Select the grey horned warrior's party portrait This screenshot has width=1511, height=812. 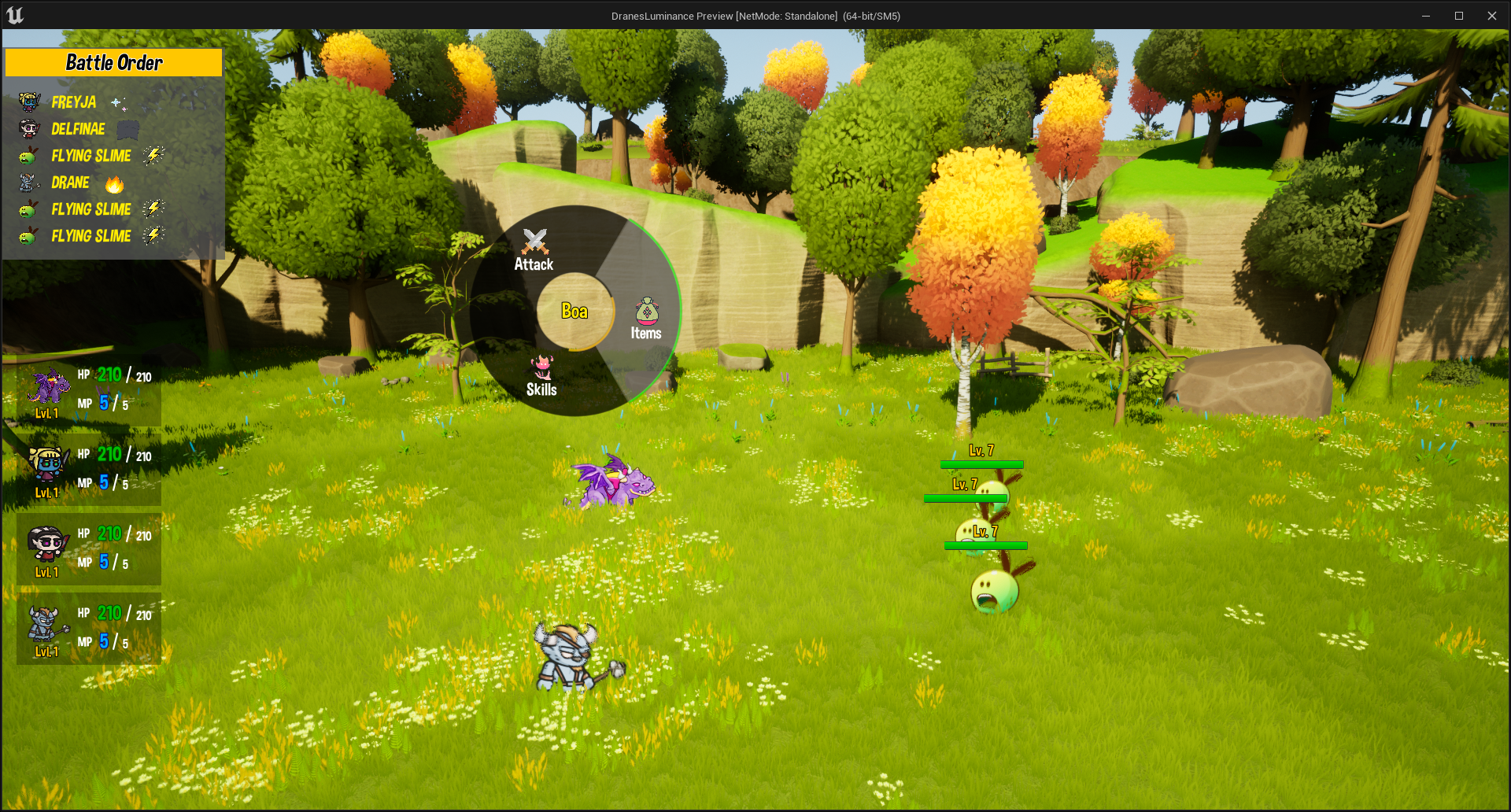(x=45, y=626)
